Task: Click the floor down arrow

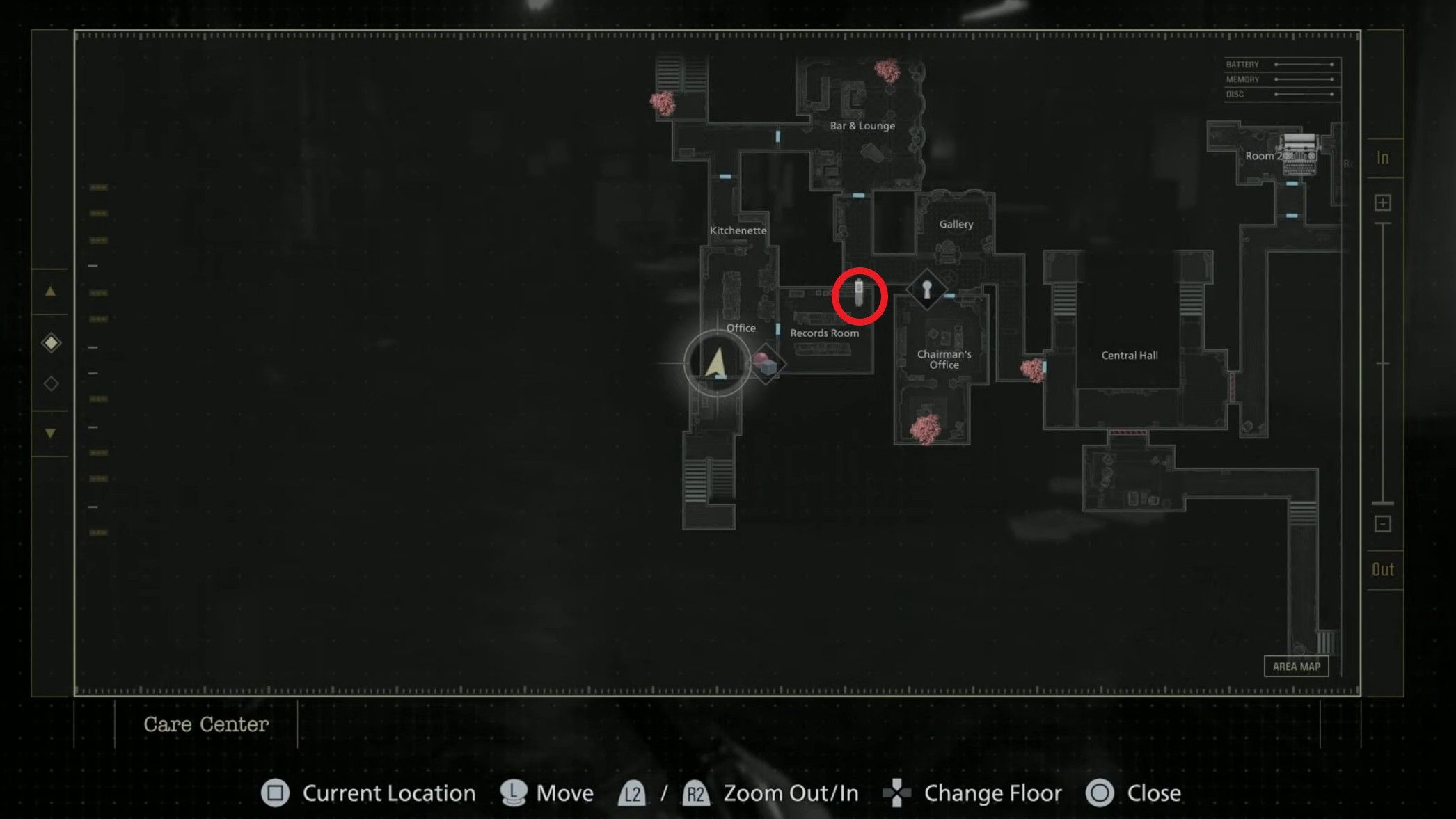Action: click(x=50, y=433)
